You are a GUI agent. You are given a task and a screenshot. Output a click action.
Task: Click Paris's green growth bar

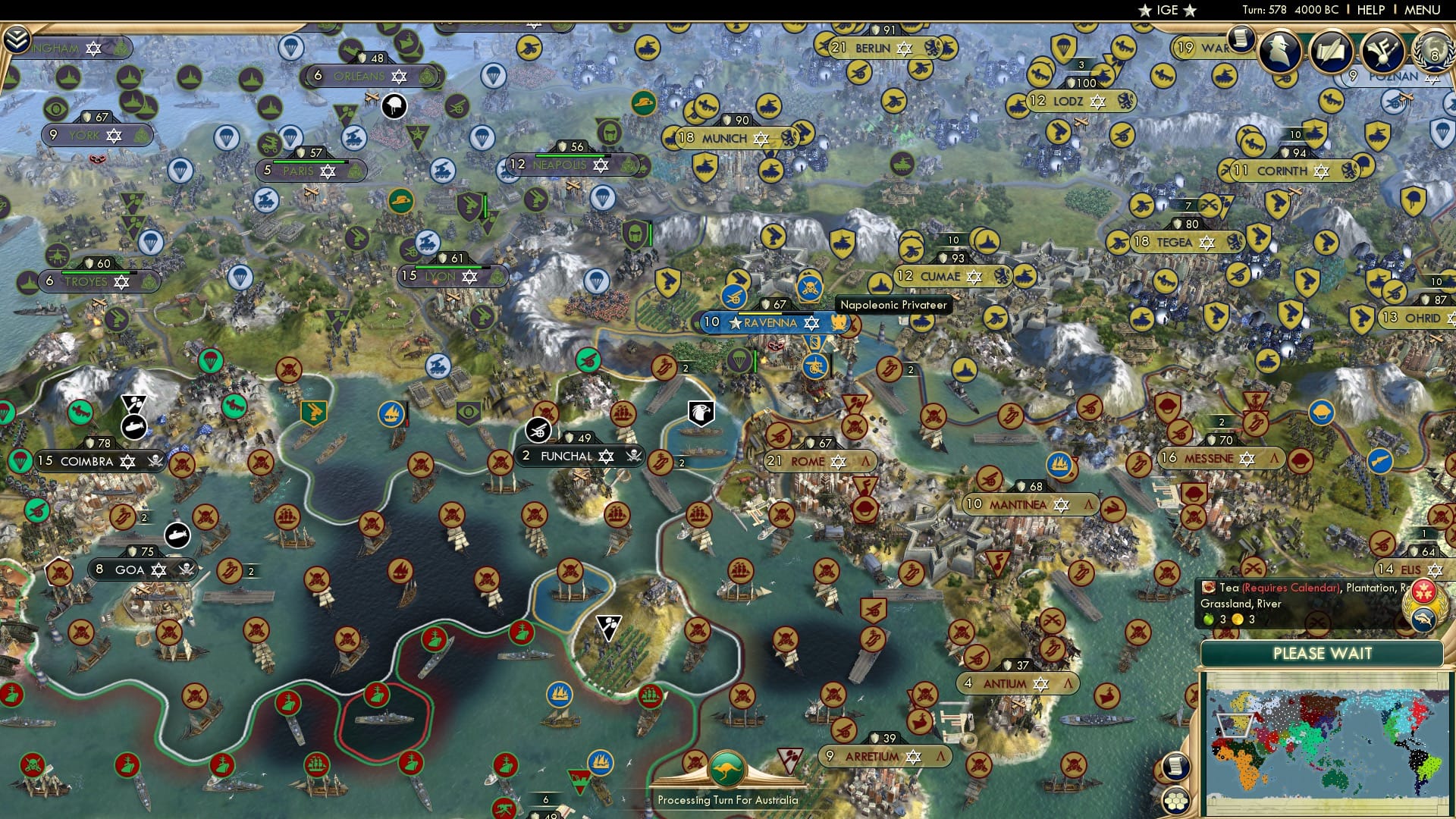pos(309,161)
